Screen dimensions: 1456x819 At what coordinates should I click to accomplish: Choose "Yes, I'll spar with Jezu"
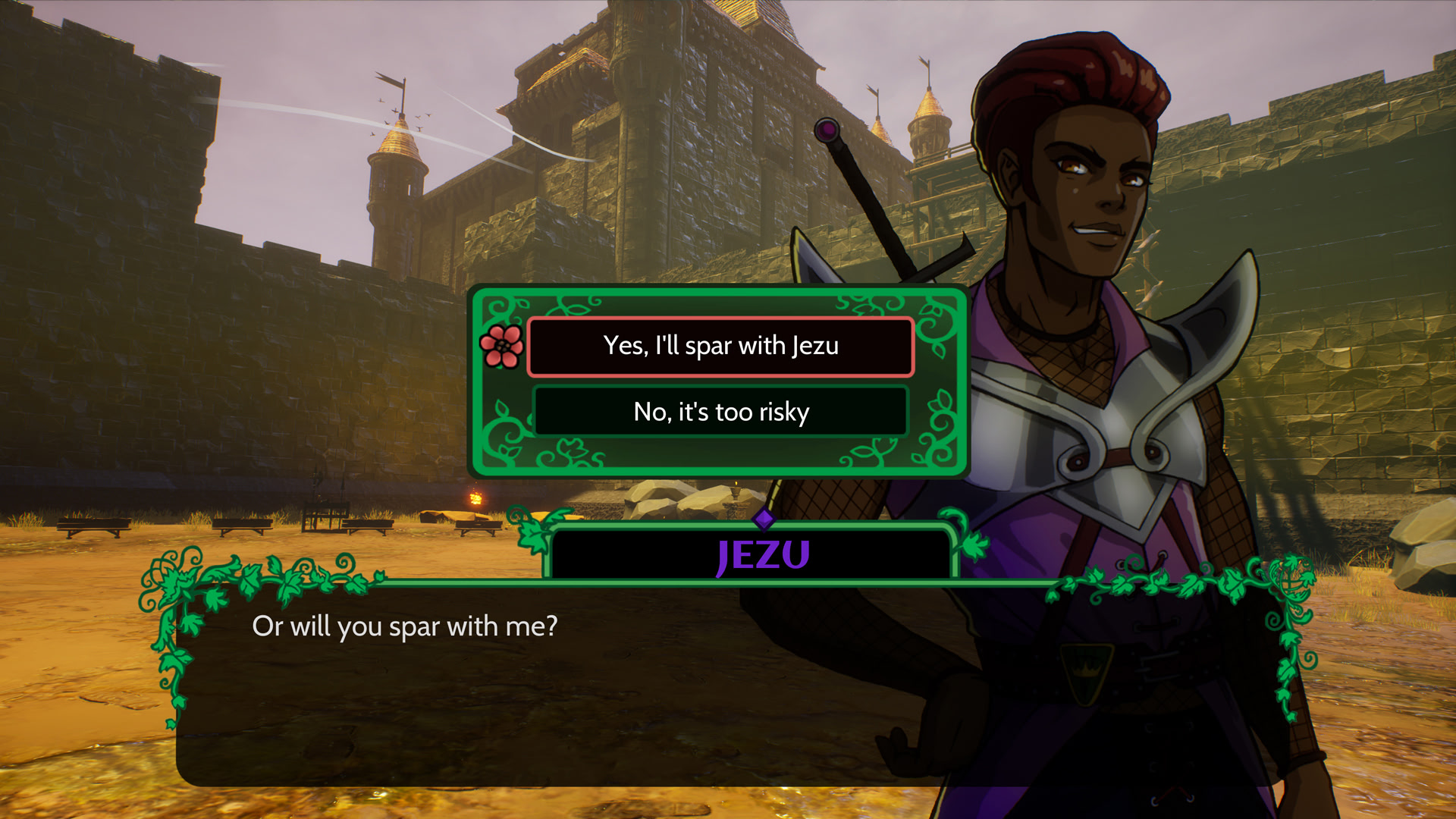(x=720, y=347)
